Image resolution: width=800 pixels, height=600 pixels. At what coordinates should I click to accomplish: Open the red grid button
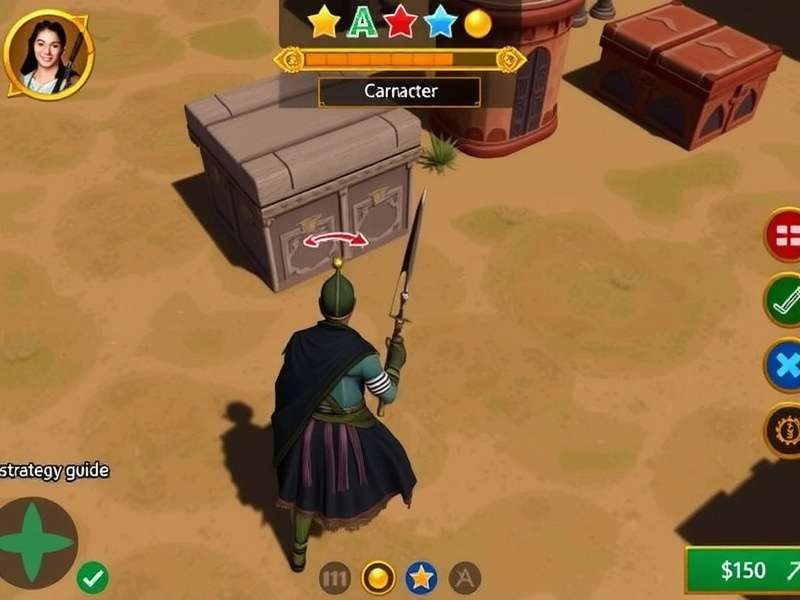pos(785,236)
